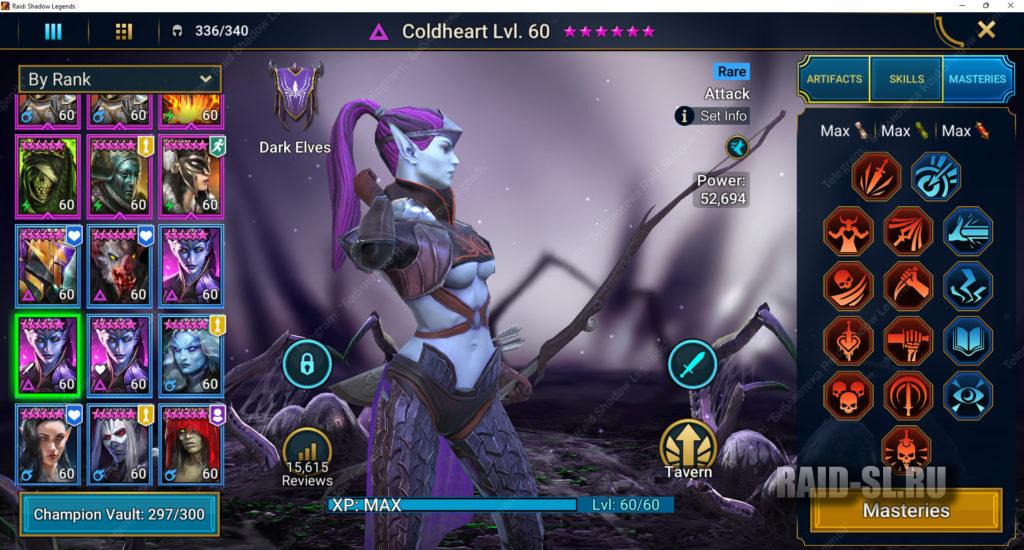Open the By Rank sorting dropdown
1024x550 pixels.
click(120, 79)
